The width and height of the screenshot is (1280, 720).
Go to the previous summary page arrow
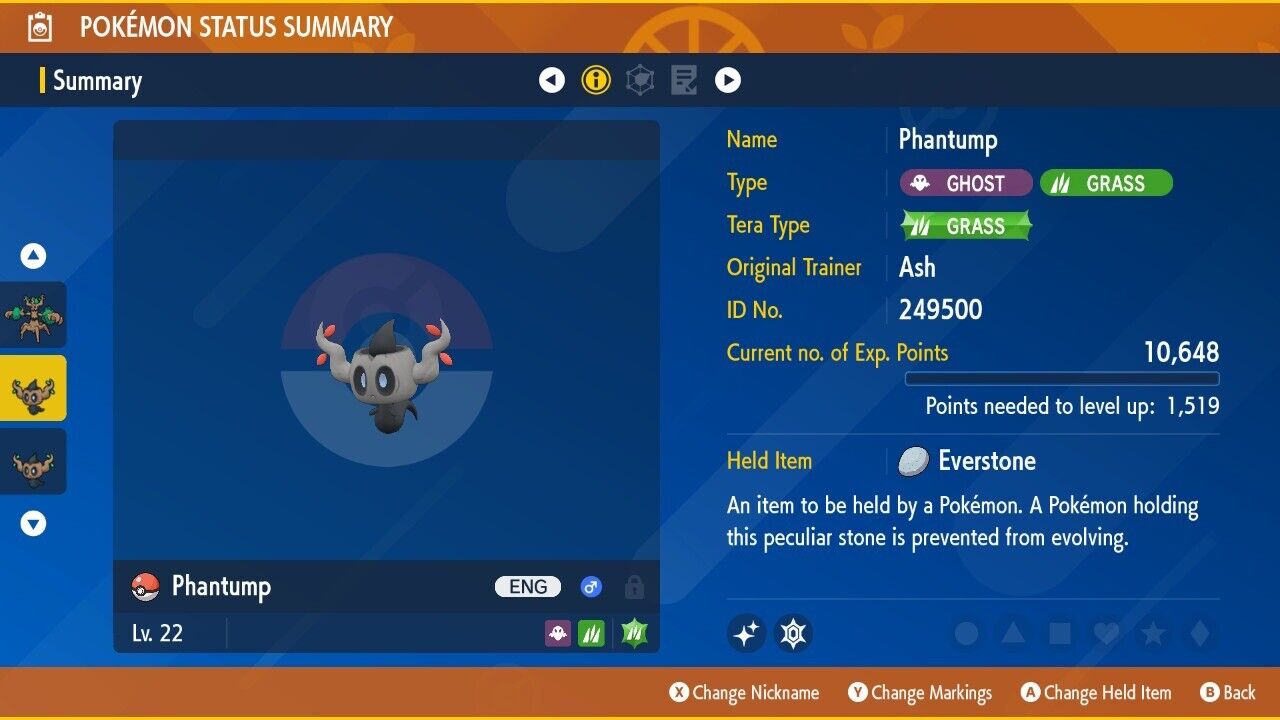click(x=552, y=80)
